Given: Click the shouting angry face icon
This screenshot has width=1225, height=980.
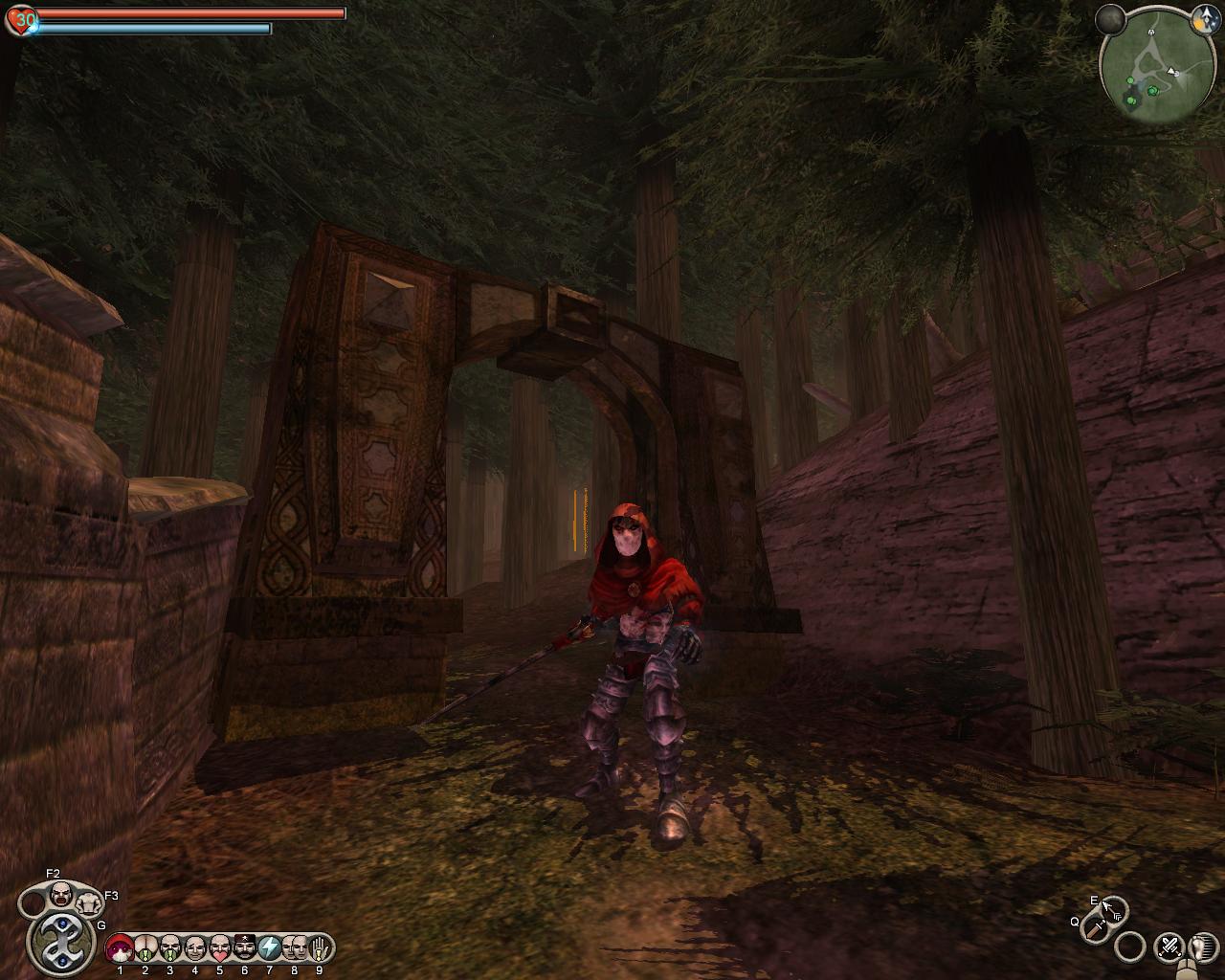Looking at the screenshot, I should point(60,895).
